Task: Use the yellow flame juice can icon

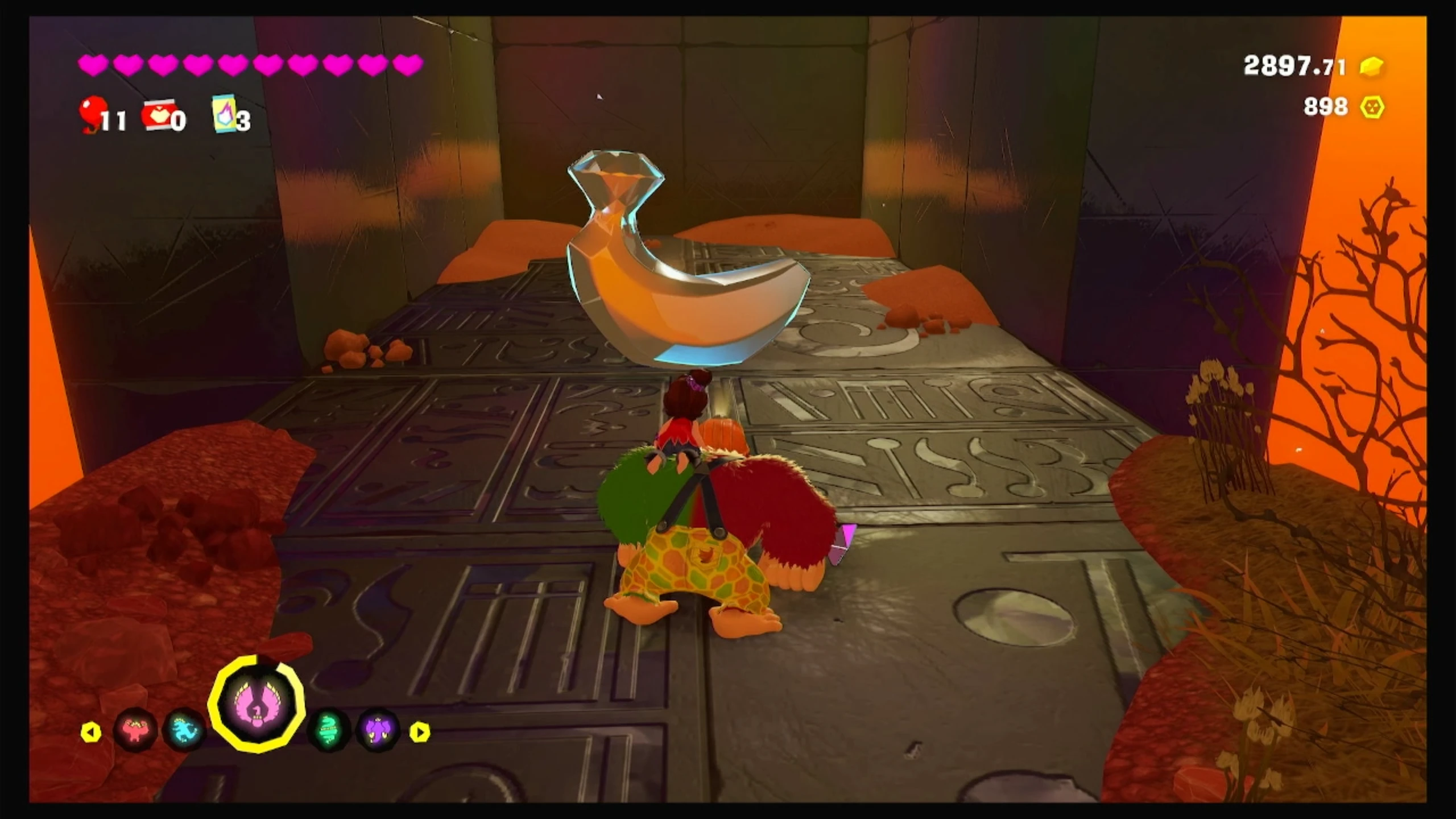Action: tap(224, 114)
